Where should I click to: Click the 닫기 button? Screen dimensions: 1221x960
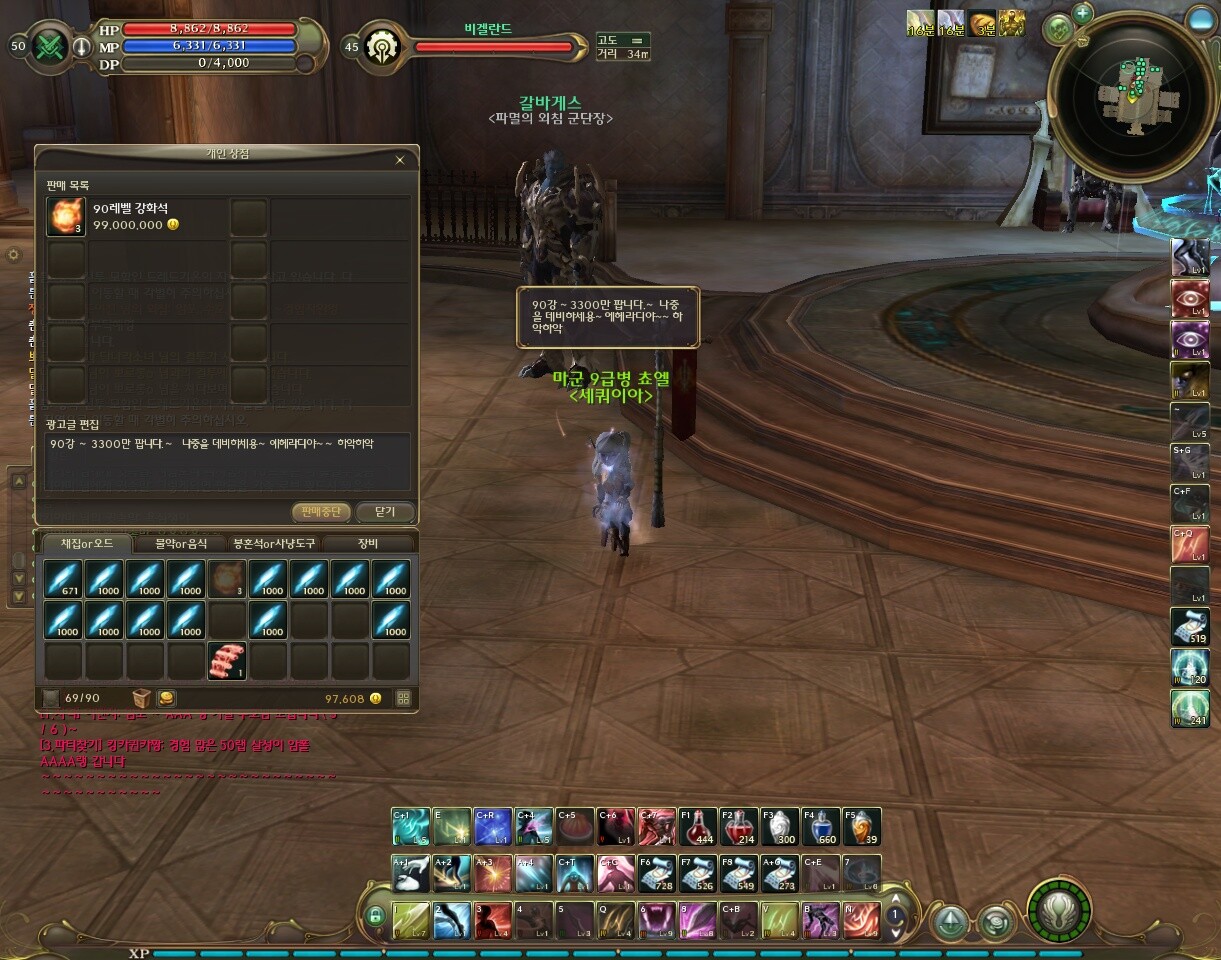[x=385, y=512]
